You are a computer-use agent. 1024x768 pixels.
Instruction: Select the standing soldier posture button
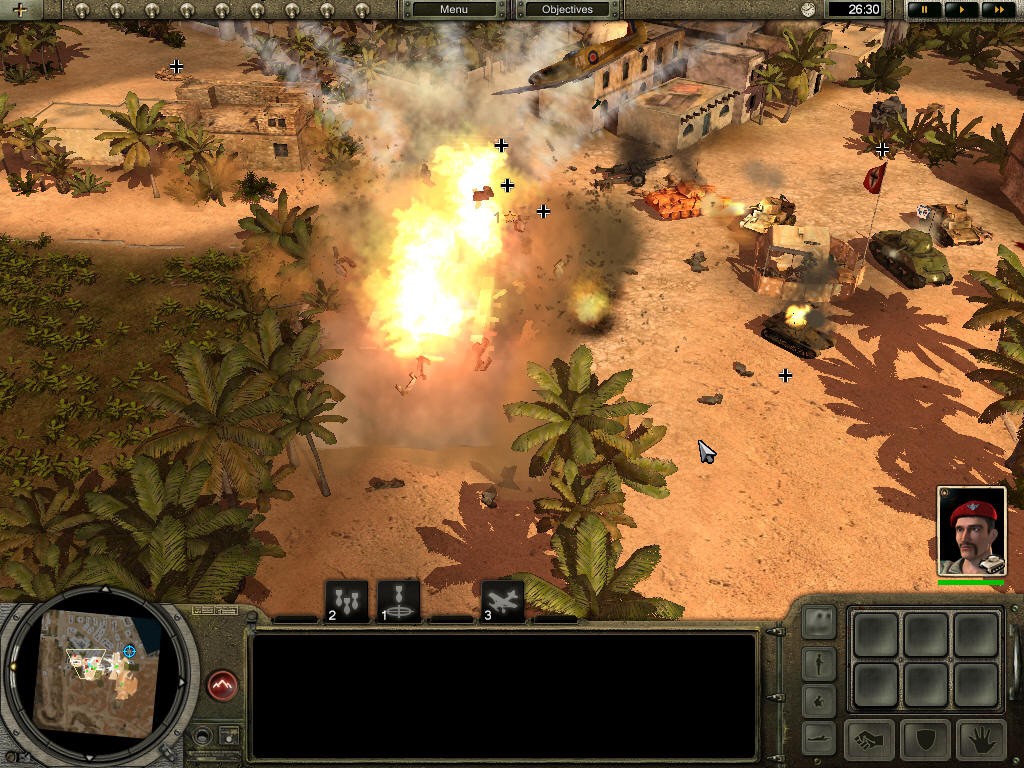click(819, 662)
